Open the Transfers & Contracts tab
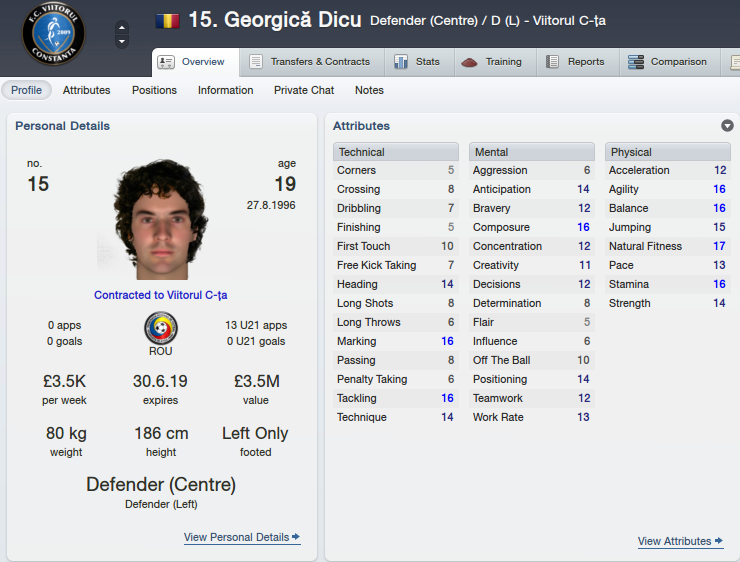Screen dimensions: 740x562 [309, 62]
